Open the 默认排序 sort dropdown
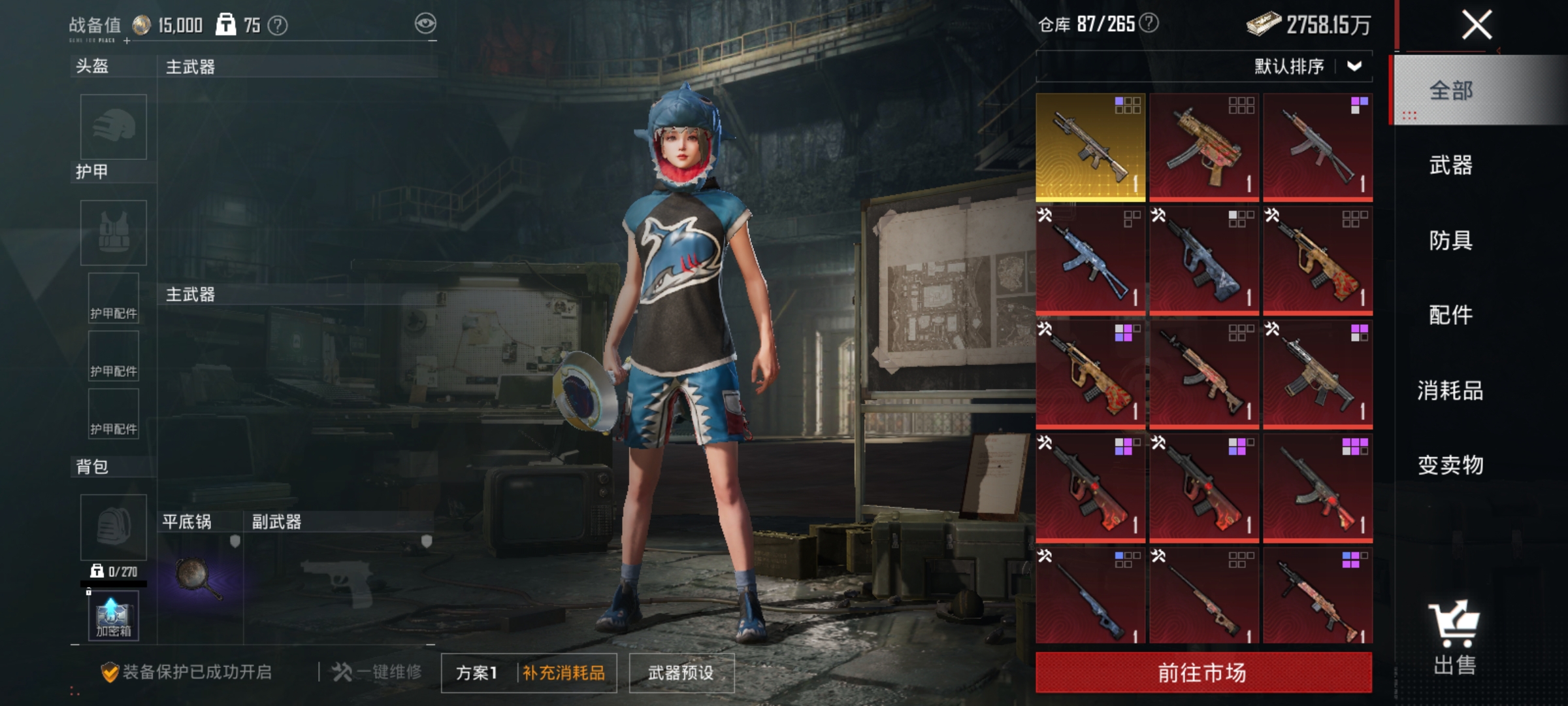Image resolution: width=1568 pixels, height=706 pixels. 1308,66
